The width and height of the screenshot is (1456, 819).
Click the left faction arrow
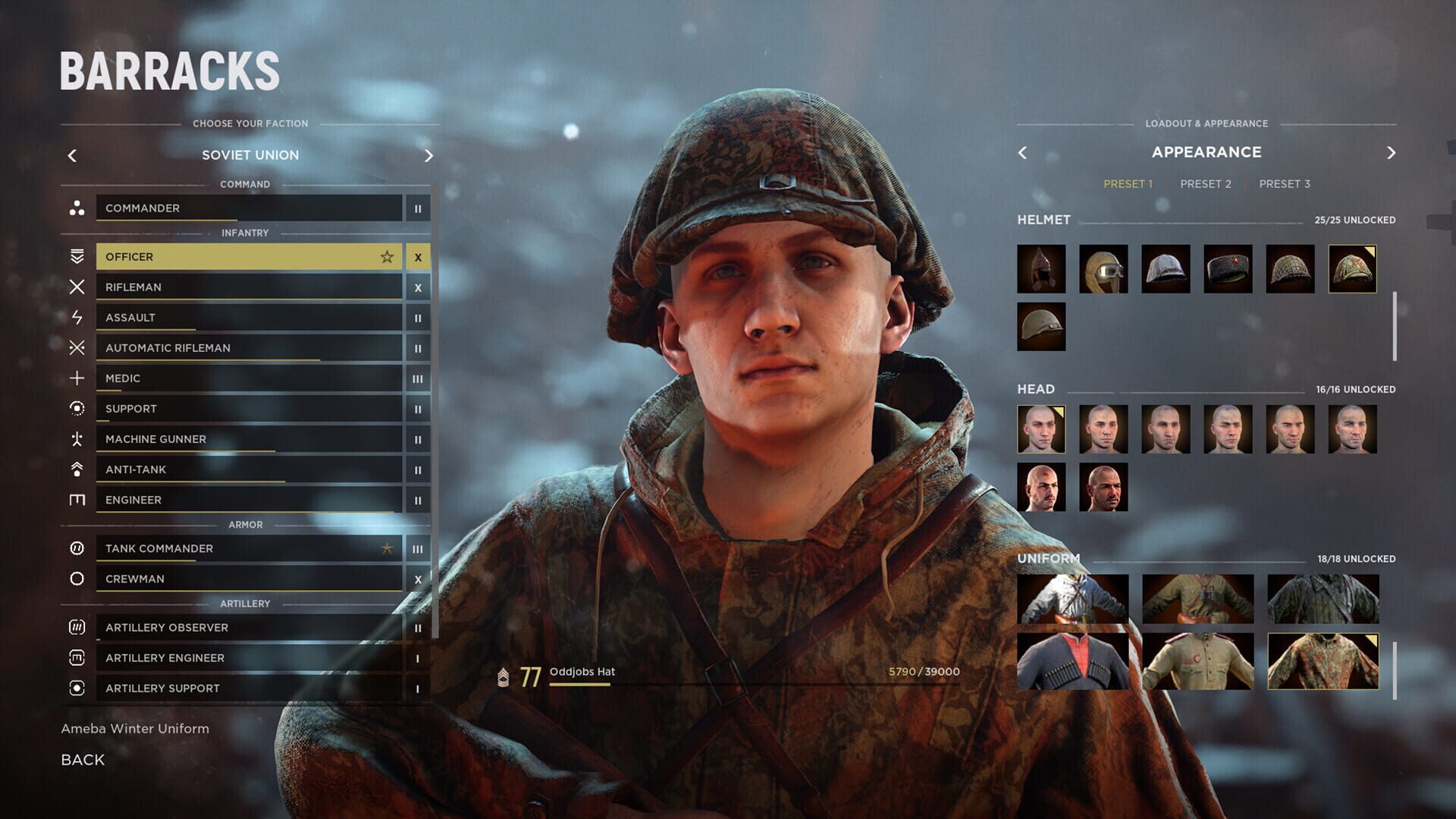click(72, 155)
